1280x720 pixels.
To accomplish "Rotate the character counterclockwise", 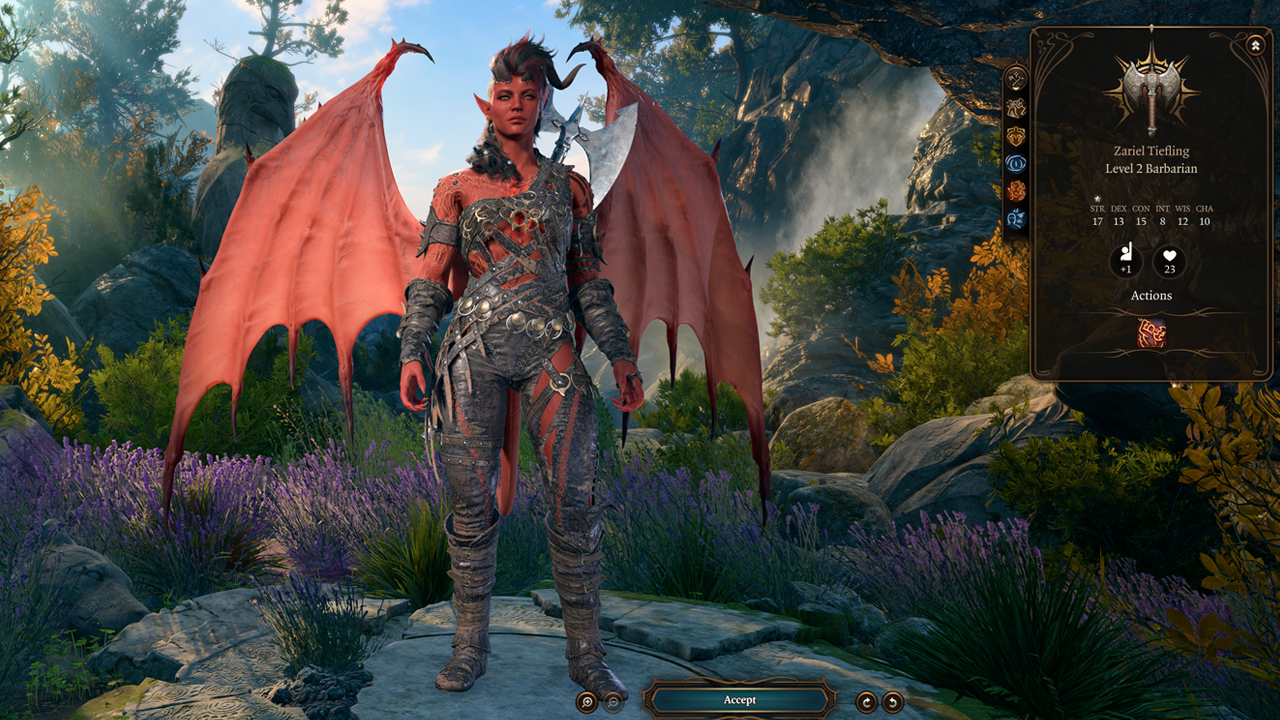I will [892, 702].
